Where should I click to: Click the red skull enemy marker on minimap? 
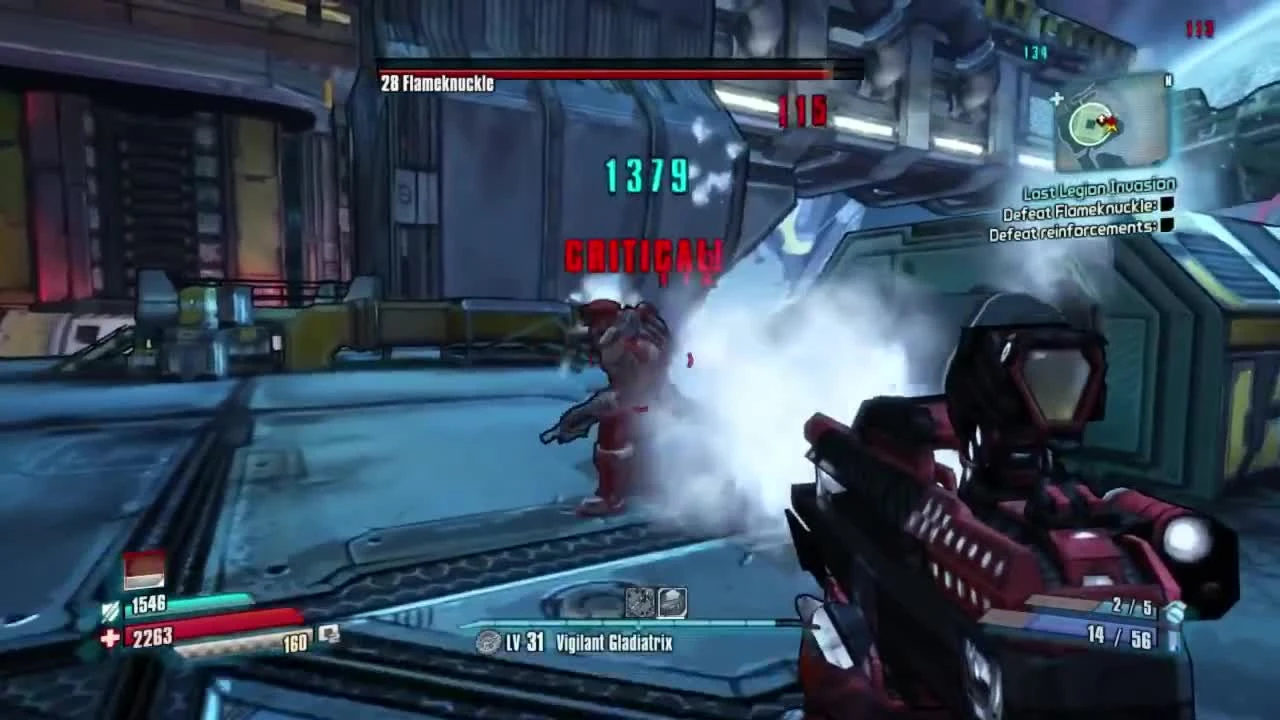(1111, 121)
